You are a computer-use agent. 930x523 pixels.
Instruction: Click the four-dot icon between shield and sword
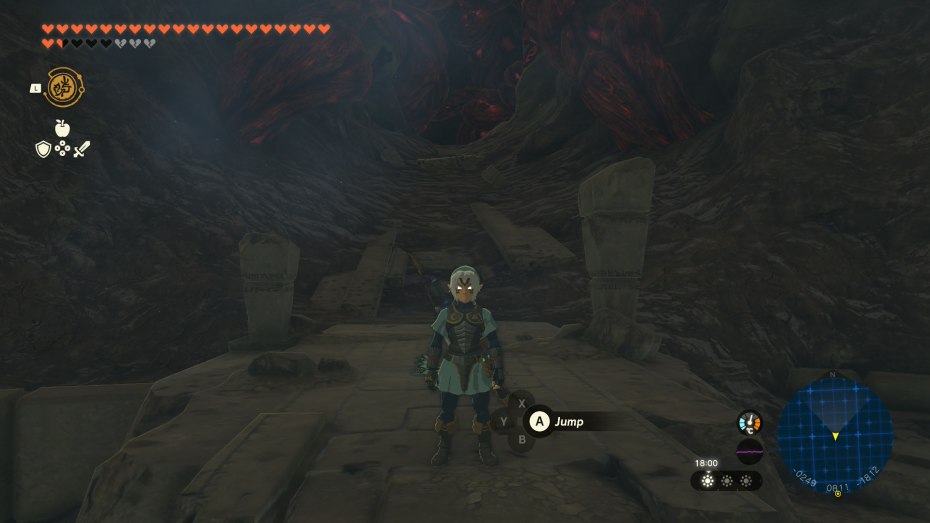(x=62, y=149)
